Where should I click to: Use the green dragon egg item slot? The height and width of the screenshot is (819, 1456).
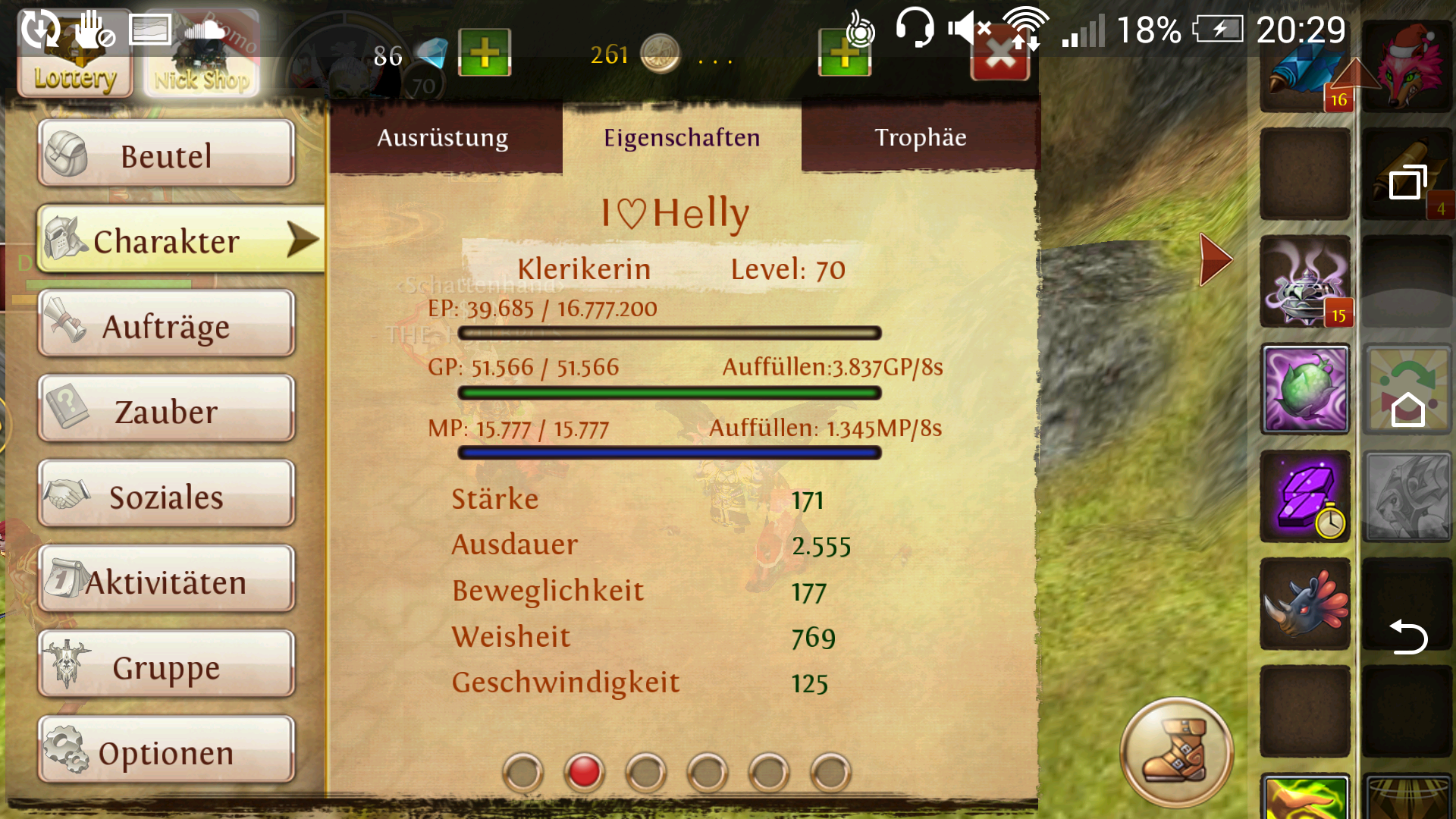click(1304, 390)
